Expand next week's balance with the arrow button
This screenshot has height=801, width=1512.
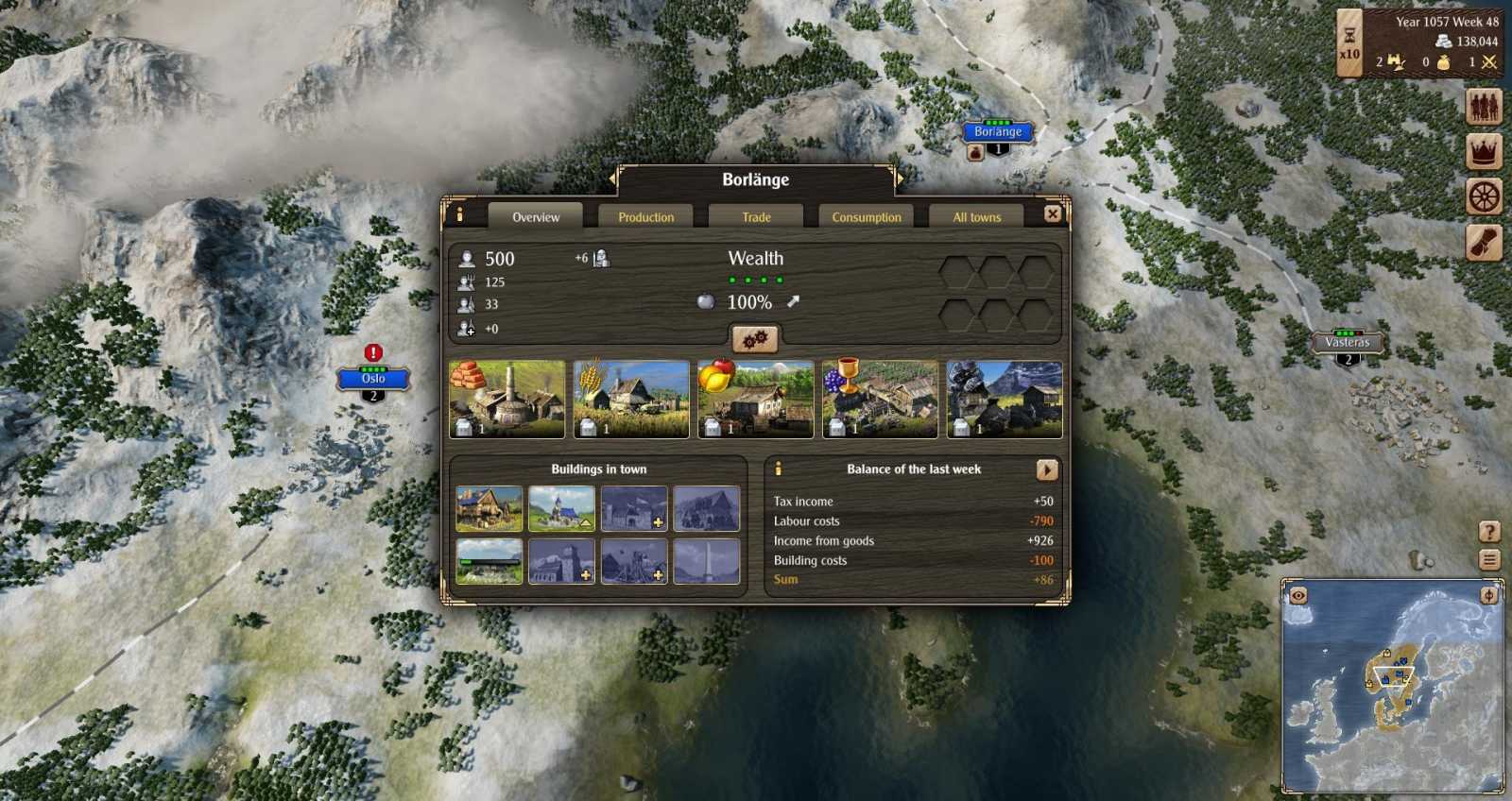[1045, 468]
